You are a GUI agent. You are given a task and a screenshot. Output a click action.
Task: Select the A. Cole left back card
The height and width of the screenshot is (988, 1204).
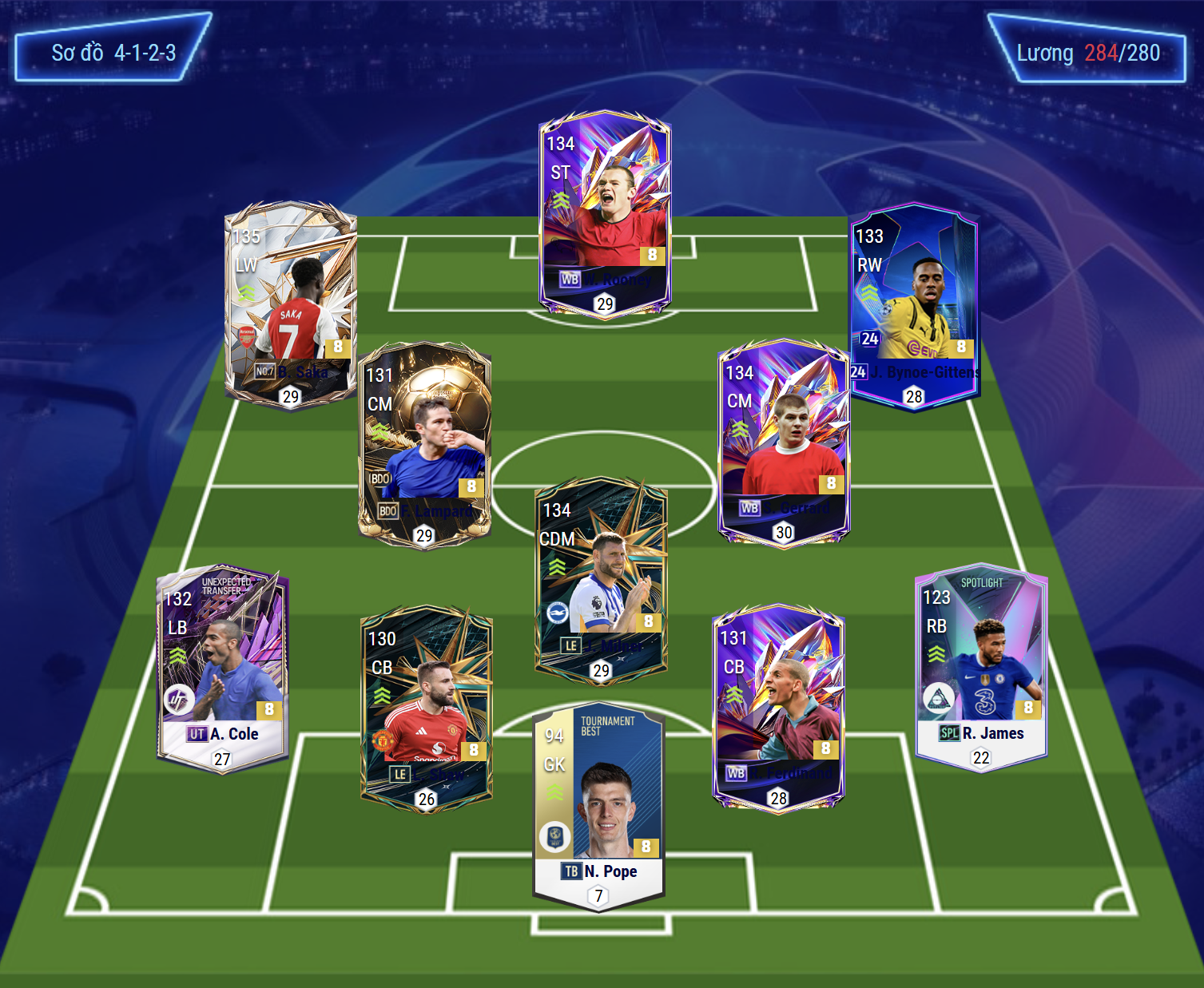pyautogui.click(x=223, y=669)
